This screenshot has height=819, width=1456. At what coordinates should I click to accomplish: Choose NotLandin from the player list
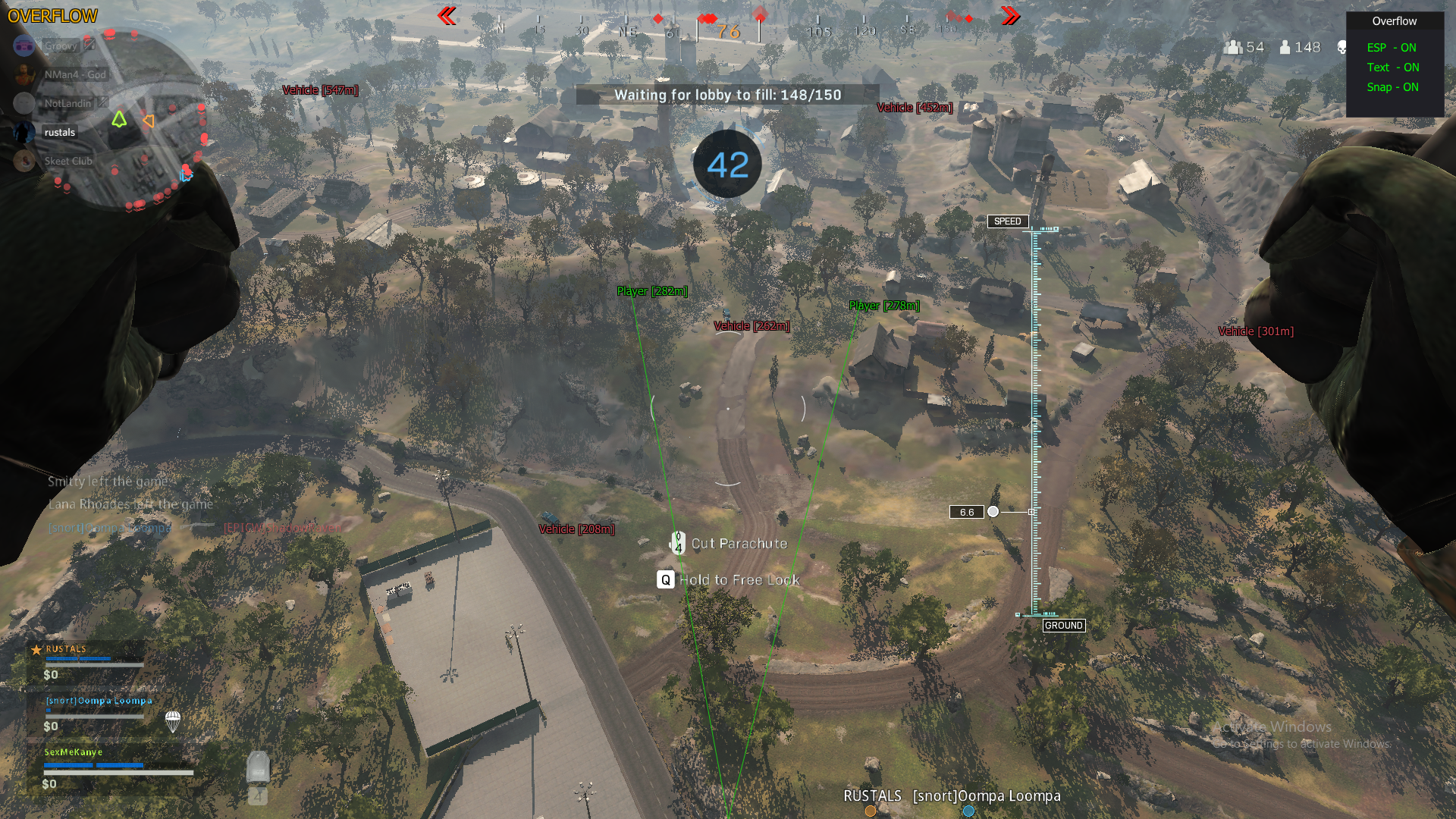tap(67, 103)
